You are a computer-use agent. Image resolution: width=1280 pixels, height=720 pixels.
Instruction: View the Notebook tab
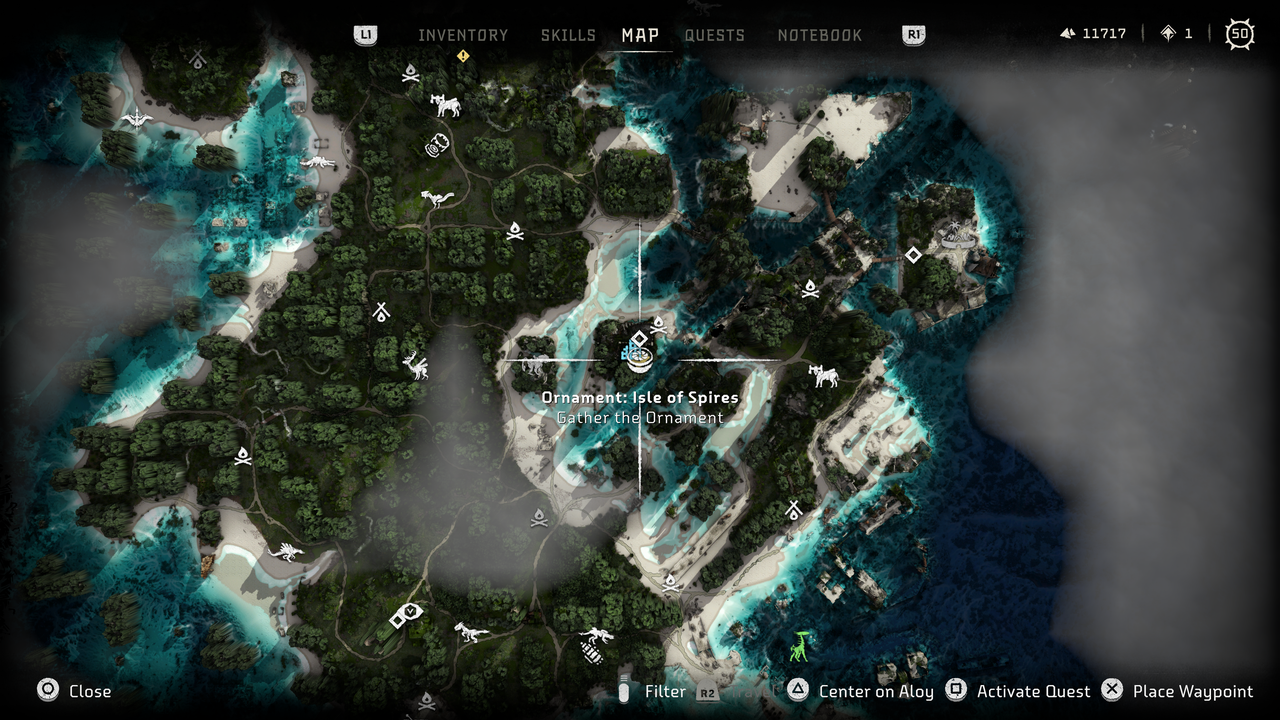tap(820, 34)
